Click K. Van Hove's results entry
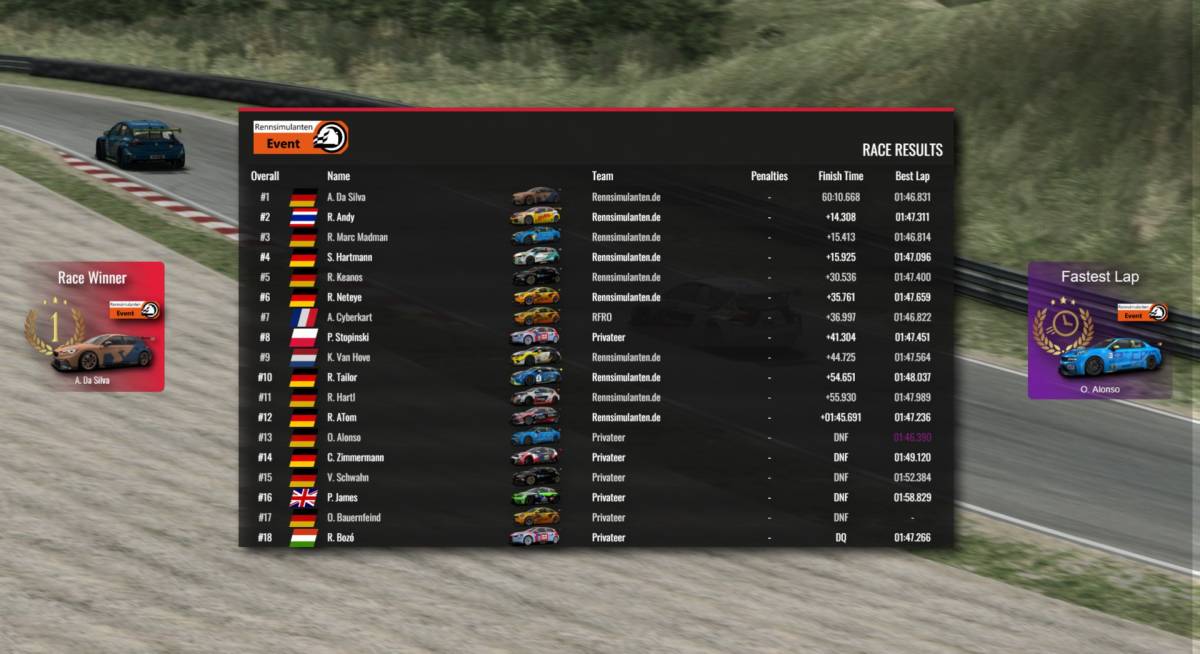 (x=596, y=357)
